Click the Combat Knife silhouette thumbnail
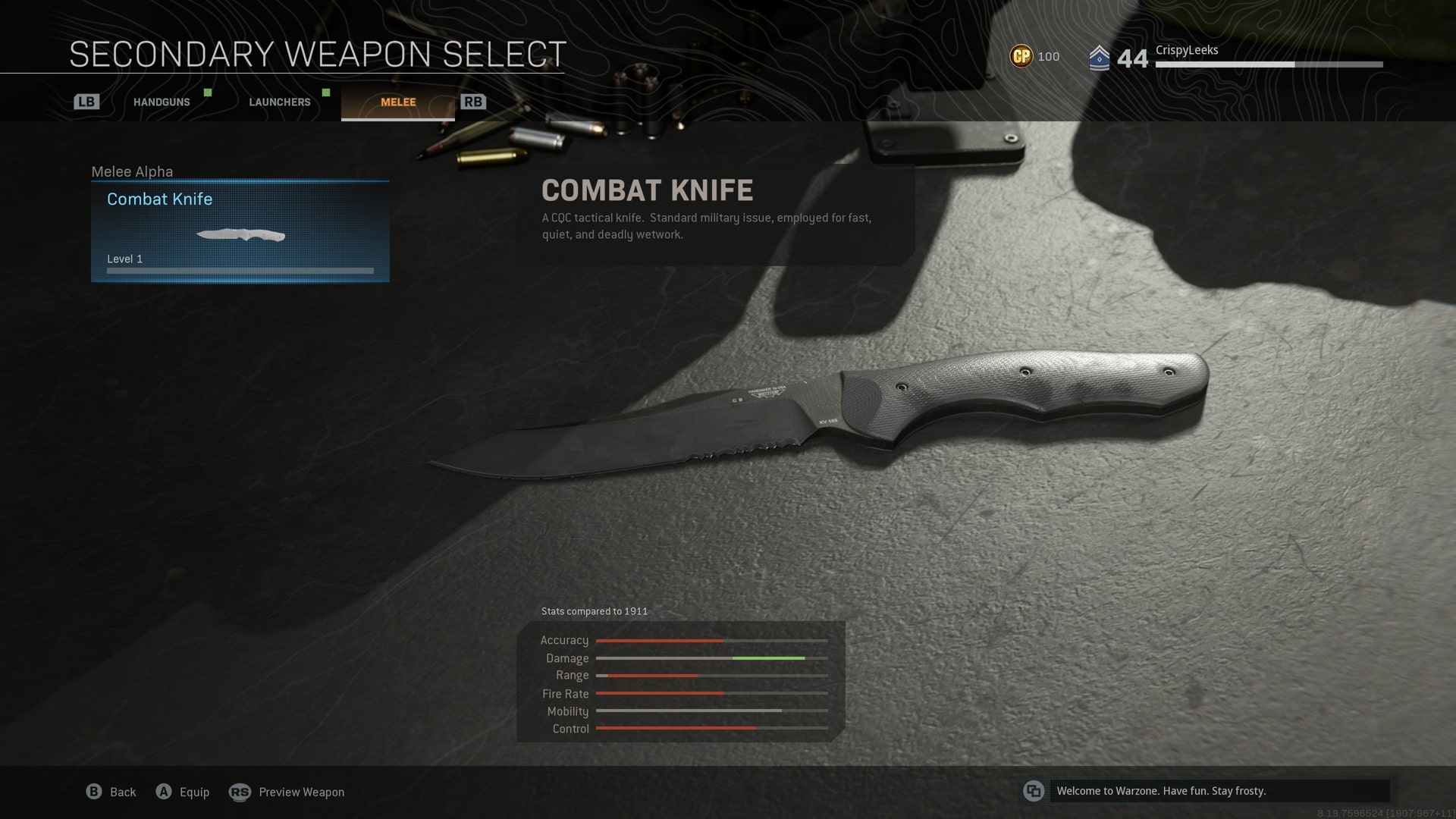Screen dimensions: 1456x819 (x=240, y=235)
